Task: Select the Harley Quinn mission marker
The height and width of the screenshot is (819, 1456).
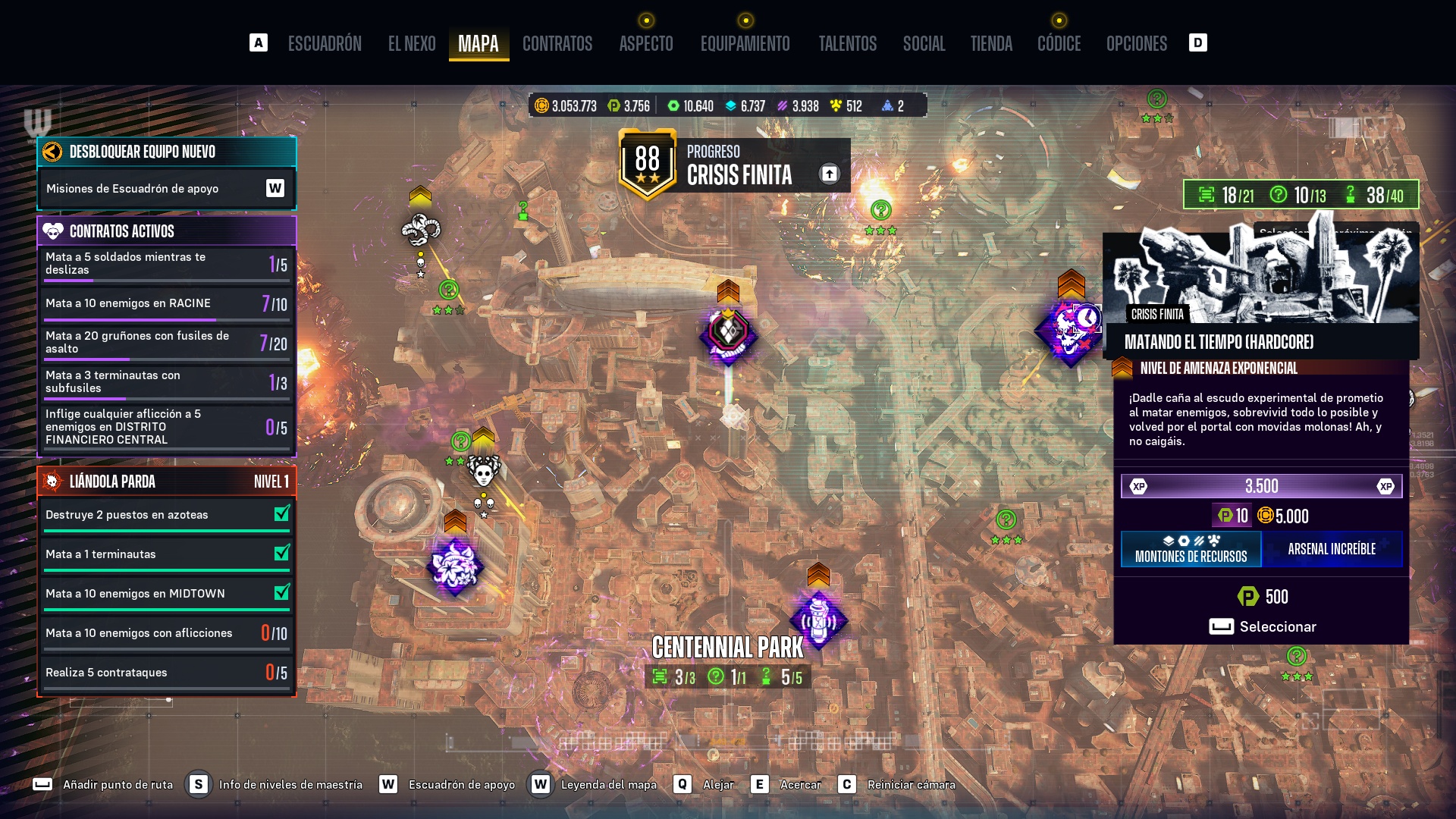Action: (x=728, y=334)
